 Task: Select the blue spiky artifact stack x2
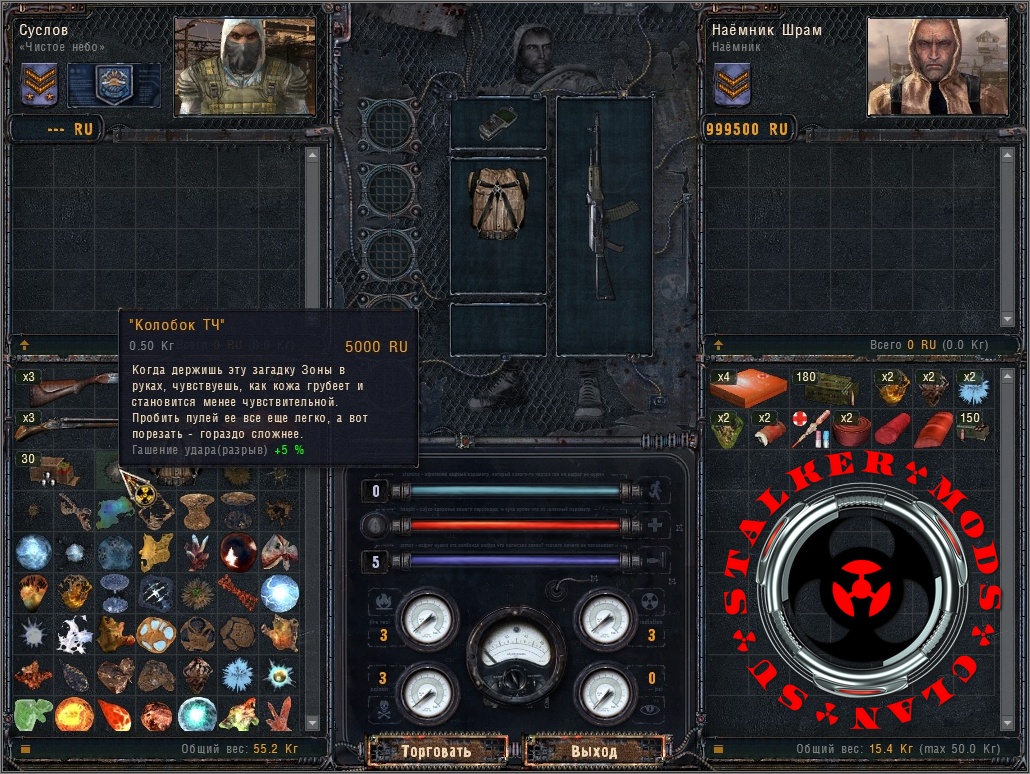969,389
